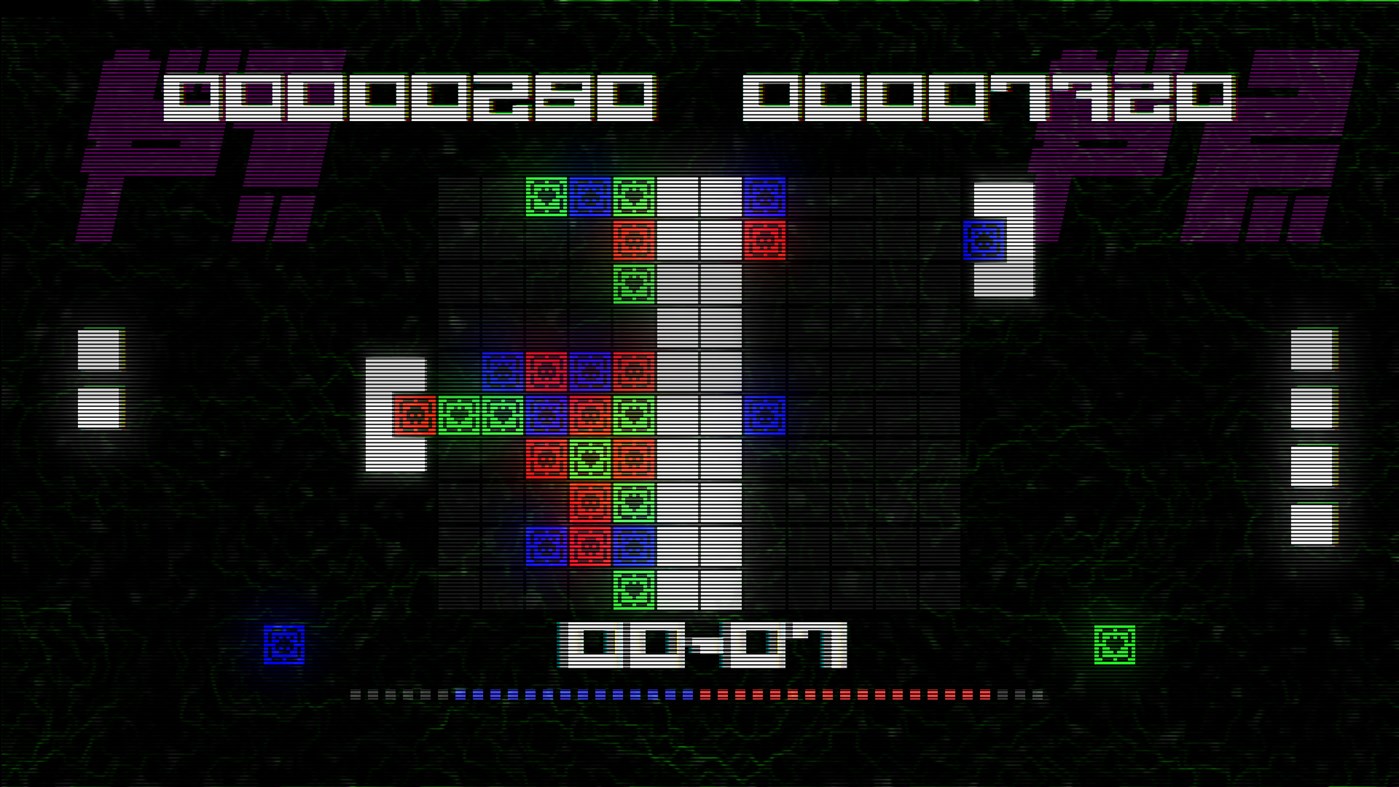This screenshot has height=787, width=1399.
Task: Click the leftmost red face block mid-grid
Action: pos(415,414)
